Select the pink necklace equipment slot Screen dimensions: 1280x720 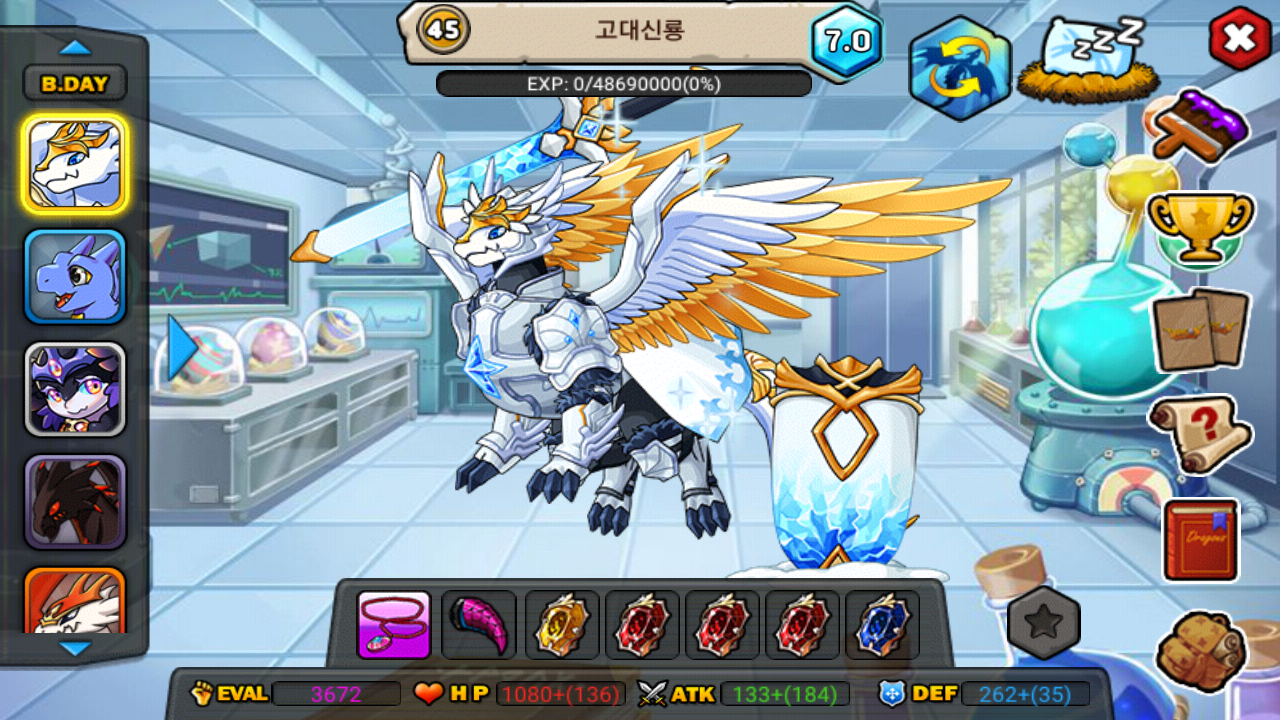[394, 625]
